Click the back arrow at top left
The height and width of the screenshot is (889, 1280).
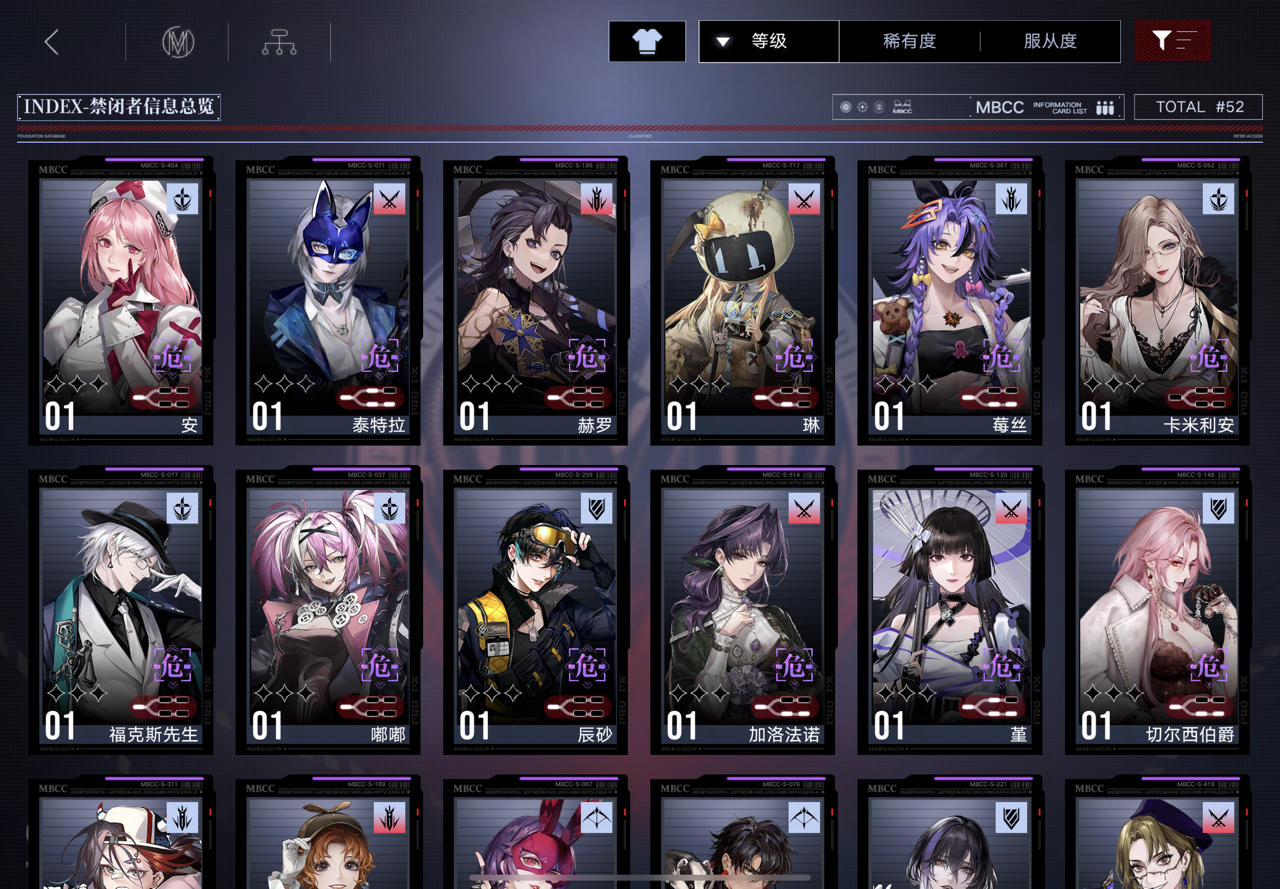(x=50, y=42)
